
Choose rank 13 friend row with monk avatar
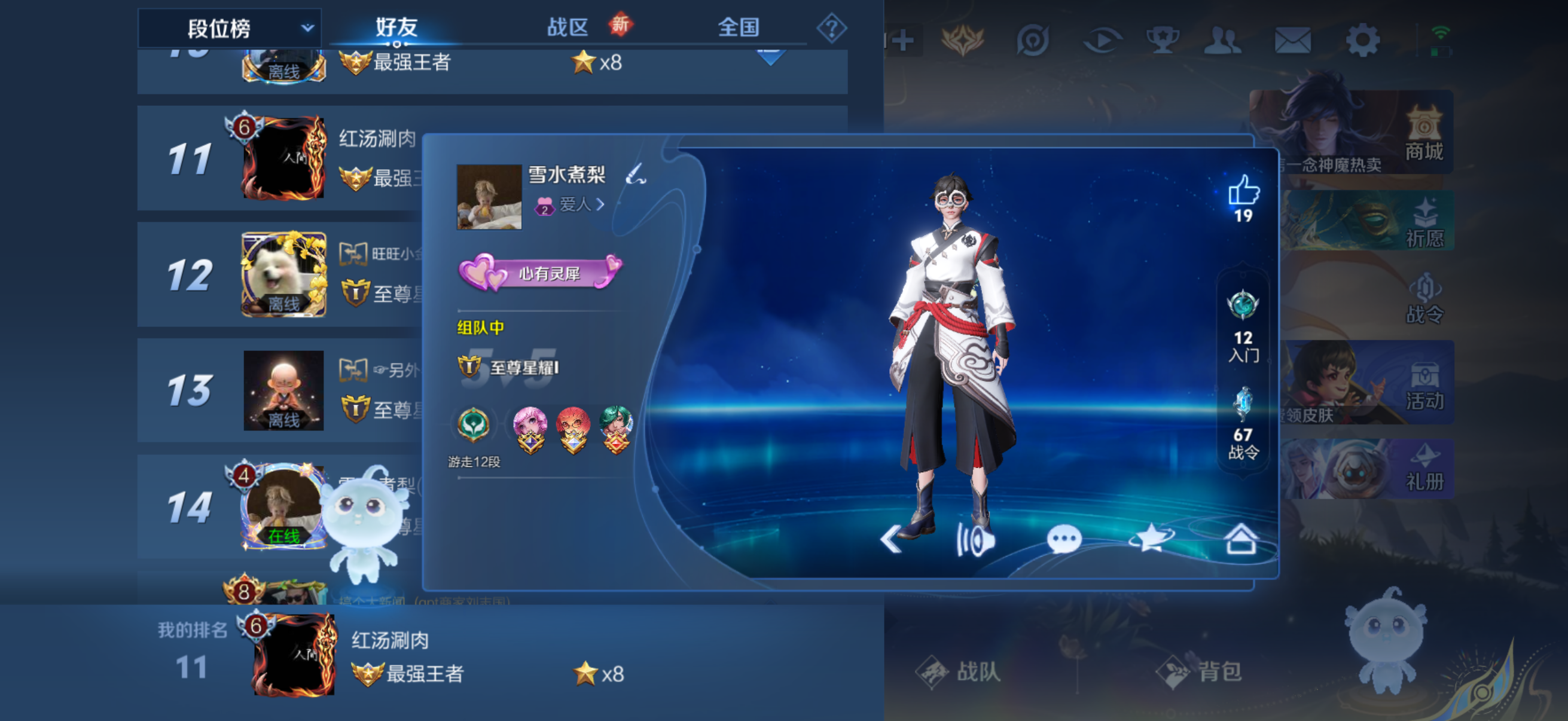(280, 390)
